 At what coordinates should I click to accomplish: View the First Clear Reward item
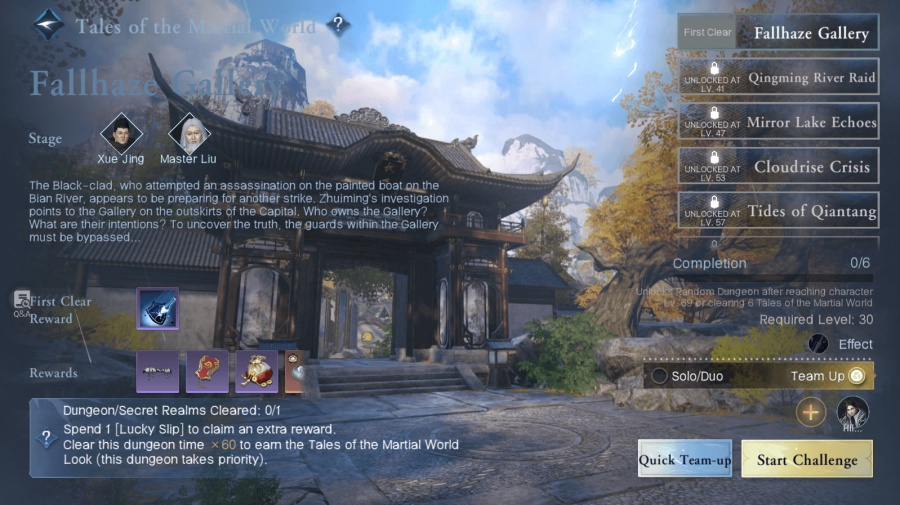[x=157, y=308]
